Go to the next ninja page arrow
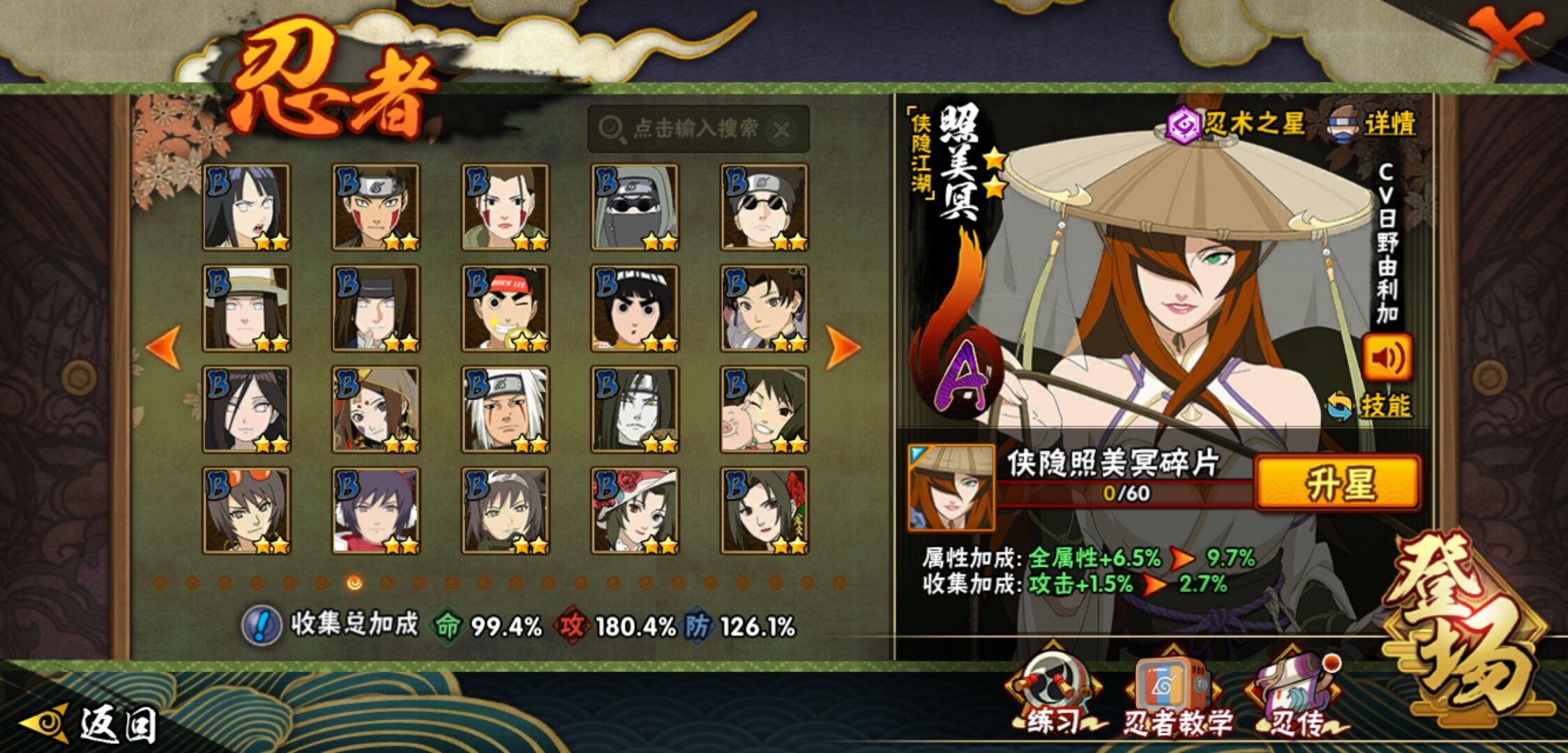The width and height of the screenshot is (1568, 753). click(843, 347)
